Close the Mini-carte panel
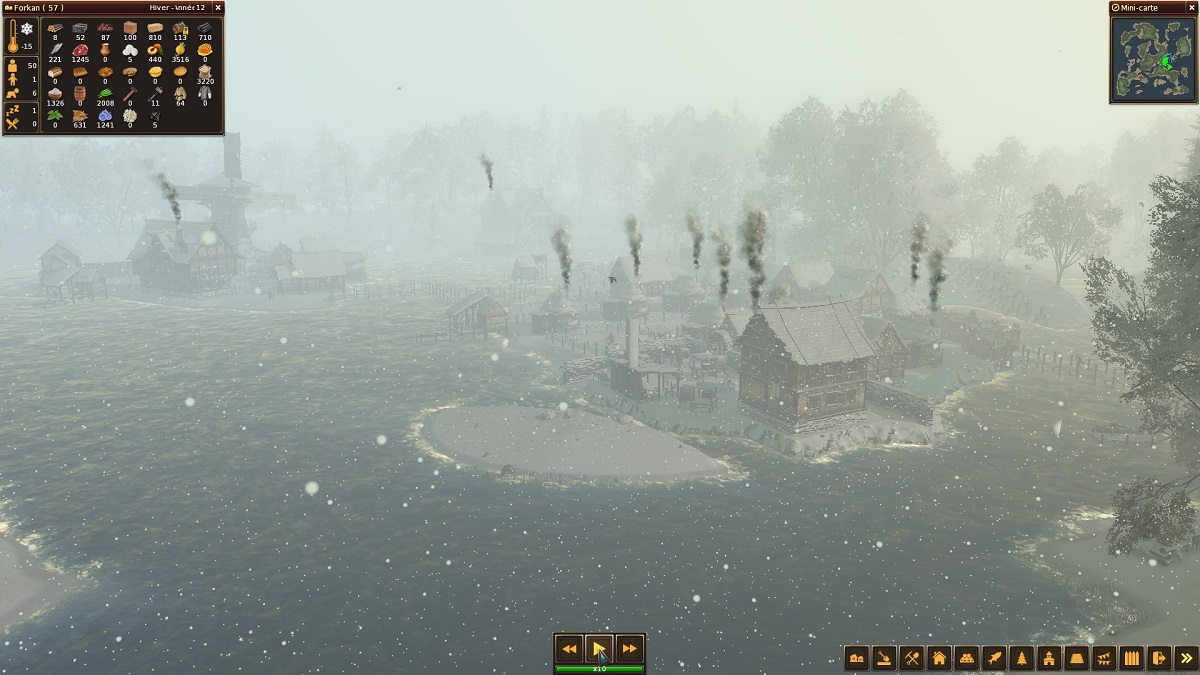Screen dimensions: 1200x675 (1192, 7)
